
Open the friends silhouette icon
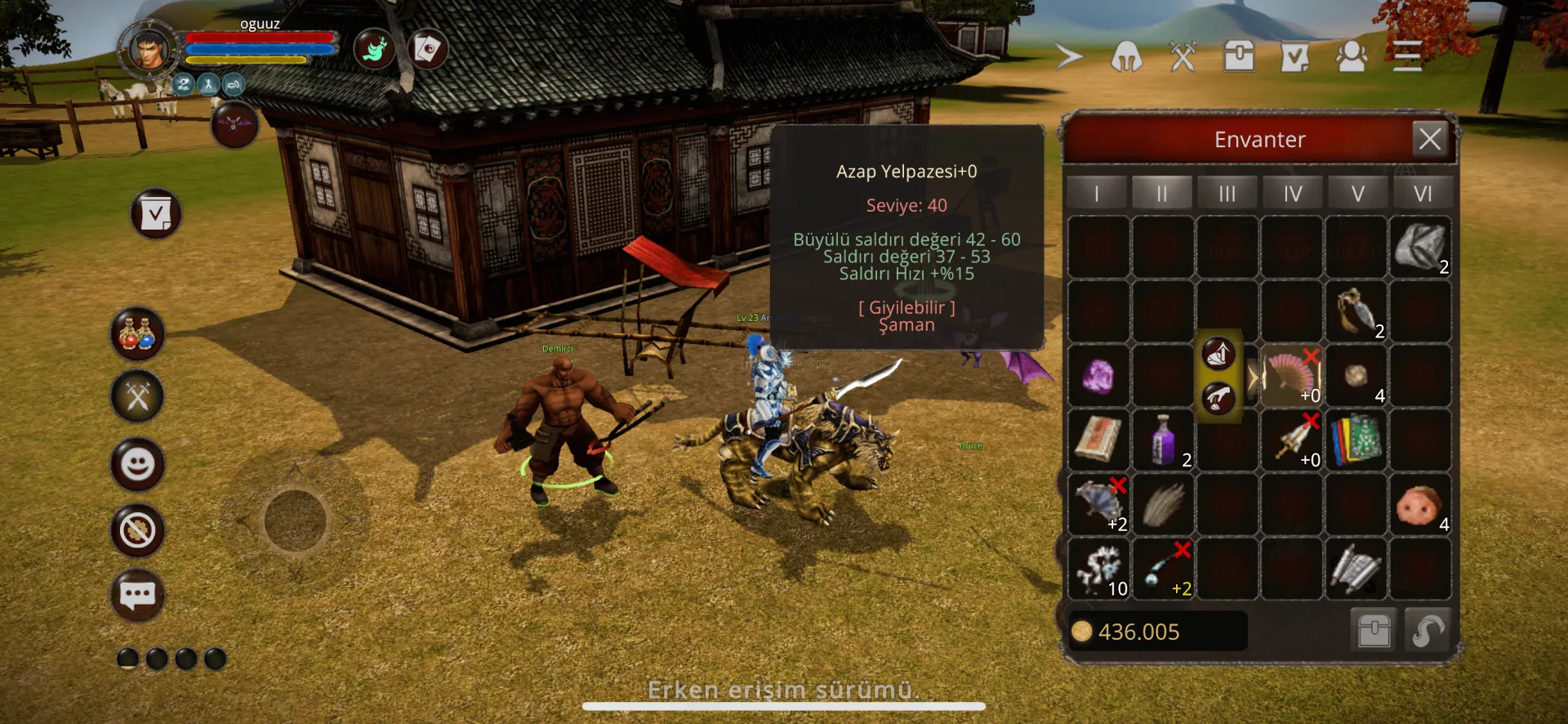click(1351, 56)
